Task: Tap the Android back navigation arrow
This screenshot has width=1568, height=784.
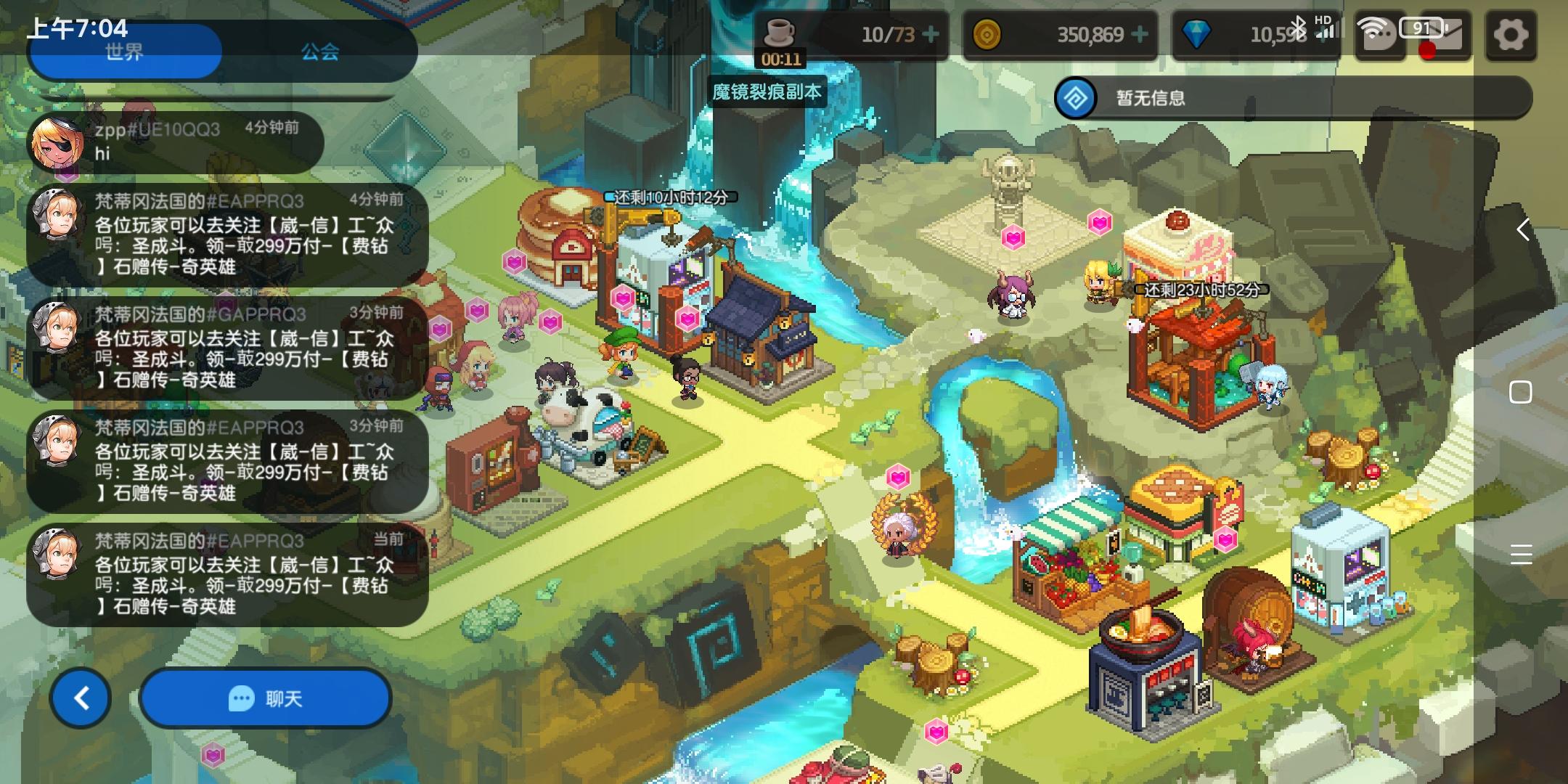Action: [1522, 230]
